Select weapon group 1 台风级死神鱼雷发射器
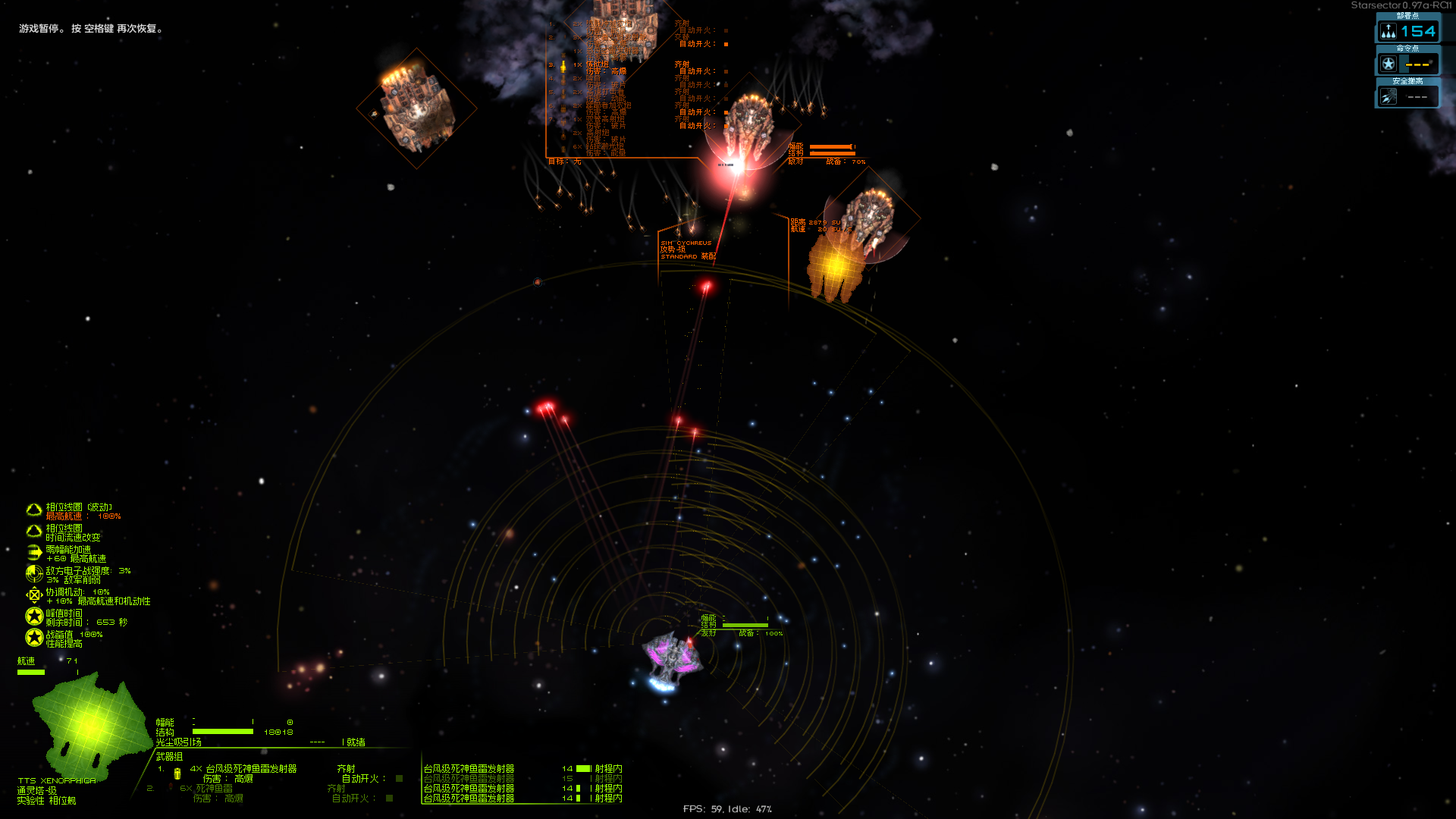The image size is (1456, 819). pyautogui.click(x=250, y=769)
